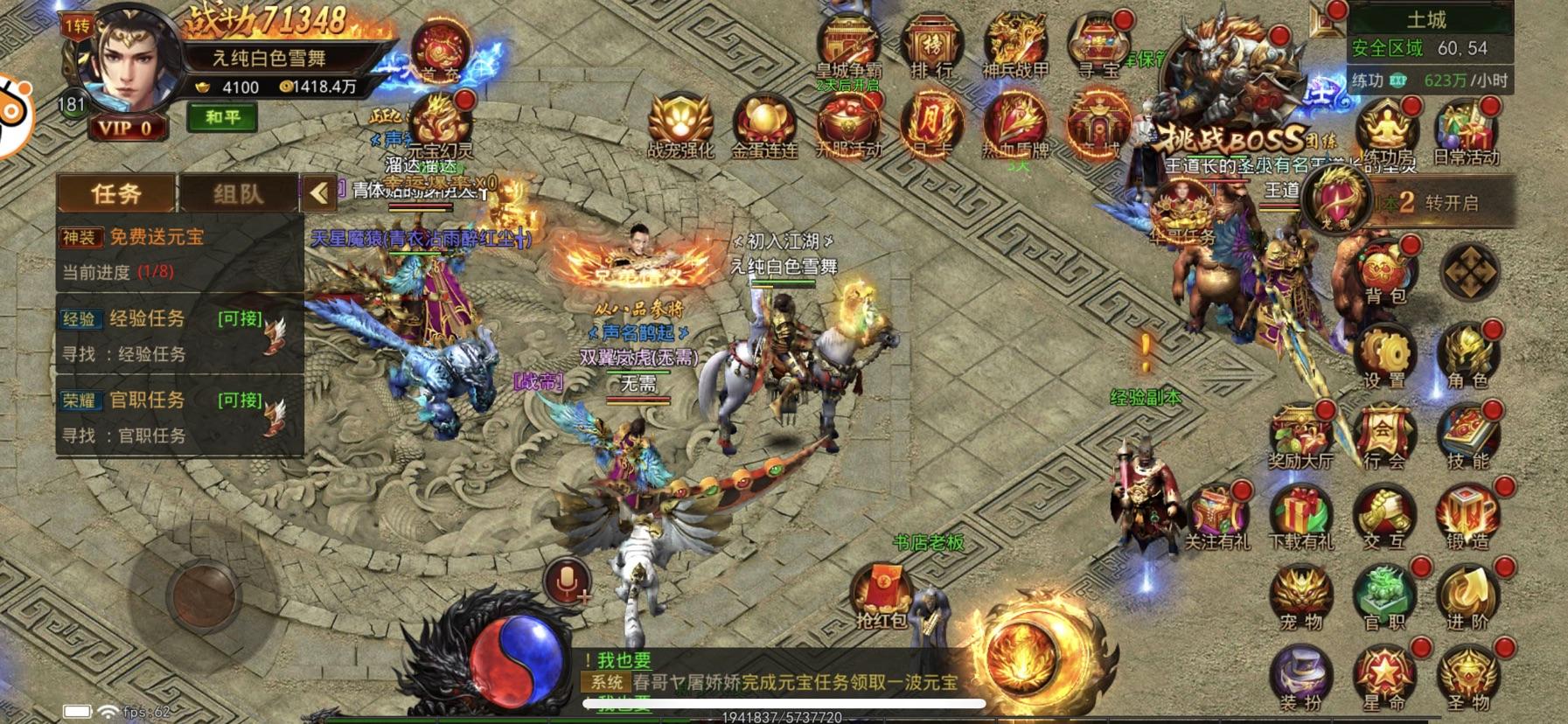Image resolution: width=1568 pixels, height=724 pixels.
Task: Toggle the 和平 peace mode button
Action: [222, 117]
